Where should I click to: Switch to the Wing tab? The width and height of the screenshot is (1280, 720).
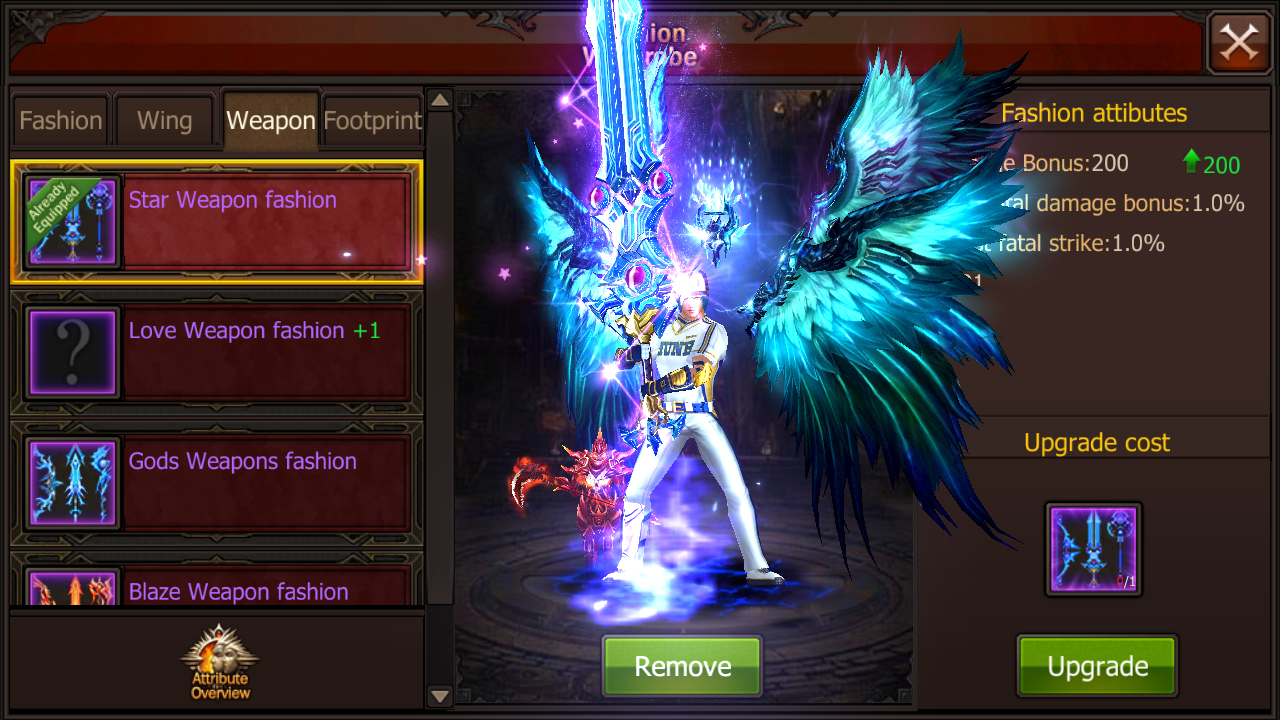click(164, 119)
